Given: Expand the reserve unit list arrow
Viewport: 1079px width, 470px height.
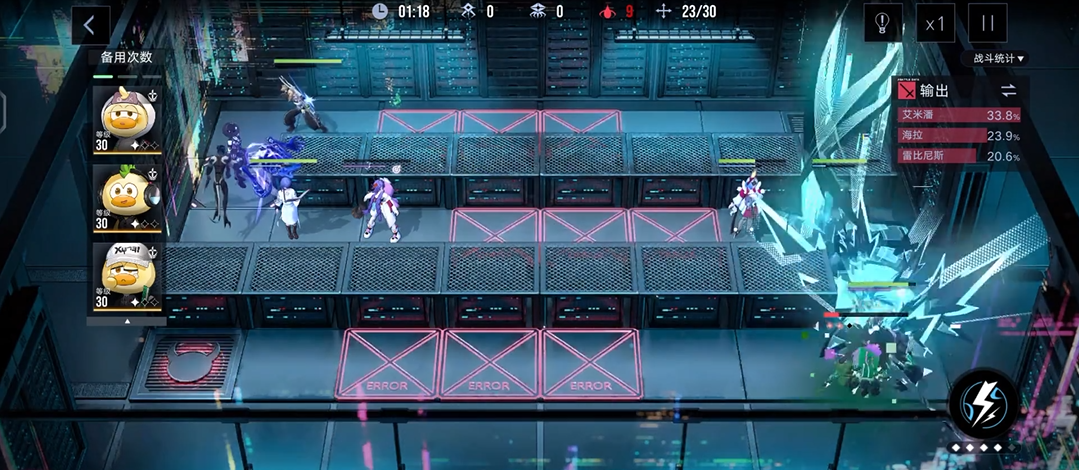Looking at the screenshot, I should pos(126,322).
